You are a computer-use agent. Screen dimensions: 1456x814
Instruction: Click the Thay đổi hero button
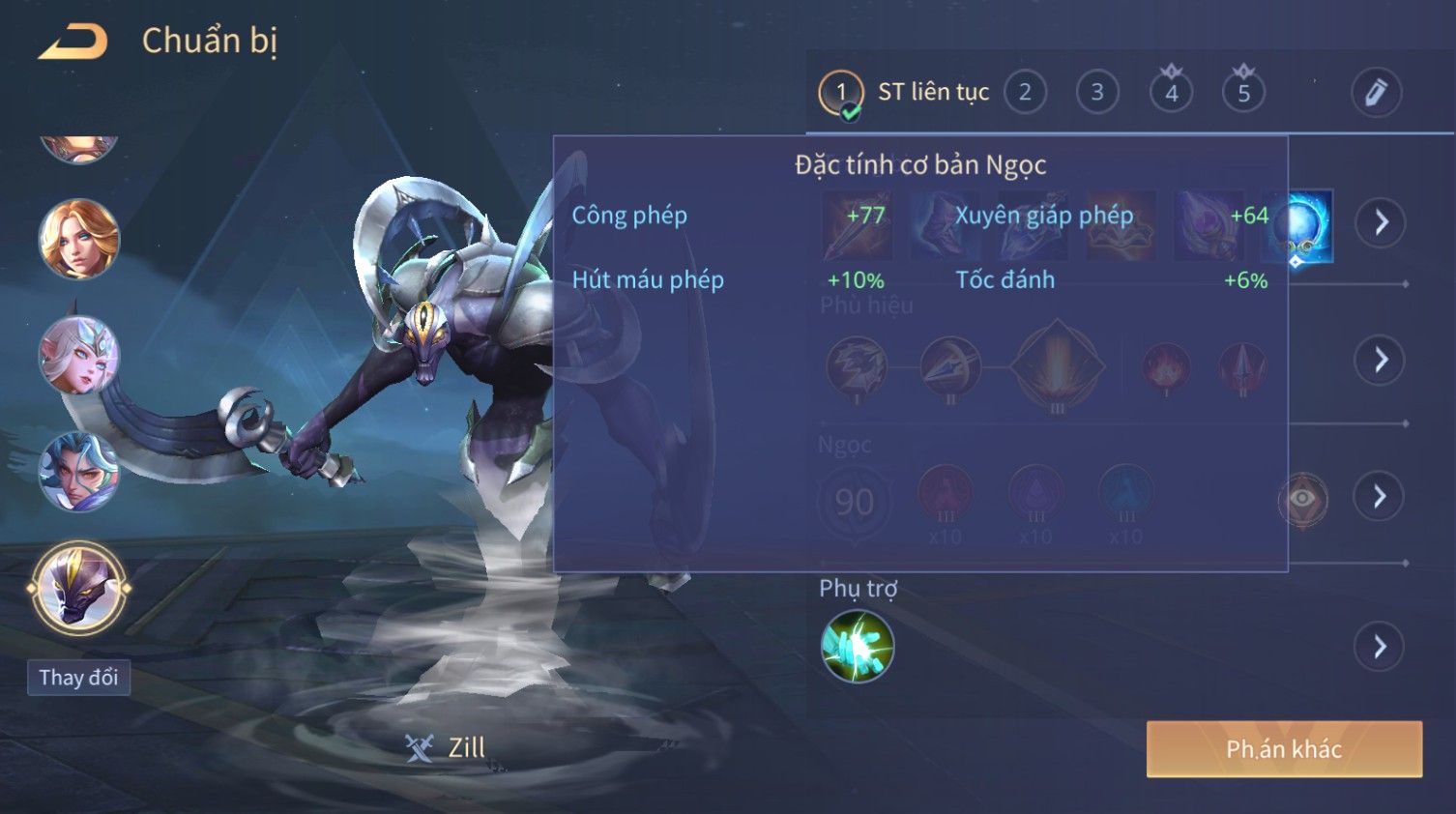pos(78,678)
